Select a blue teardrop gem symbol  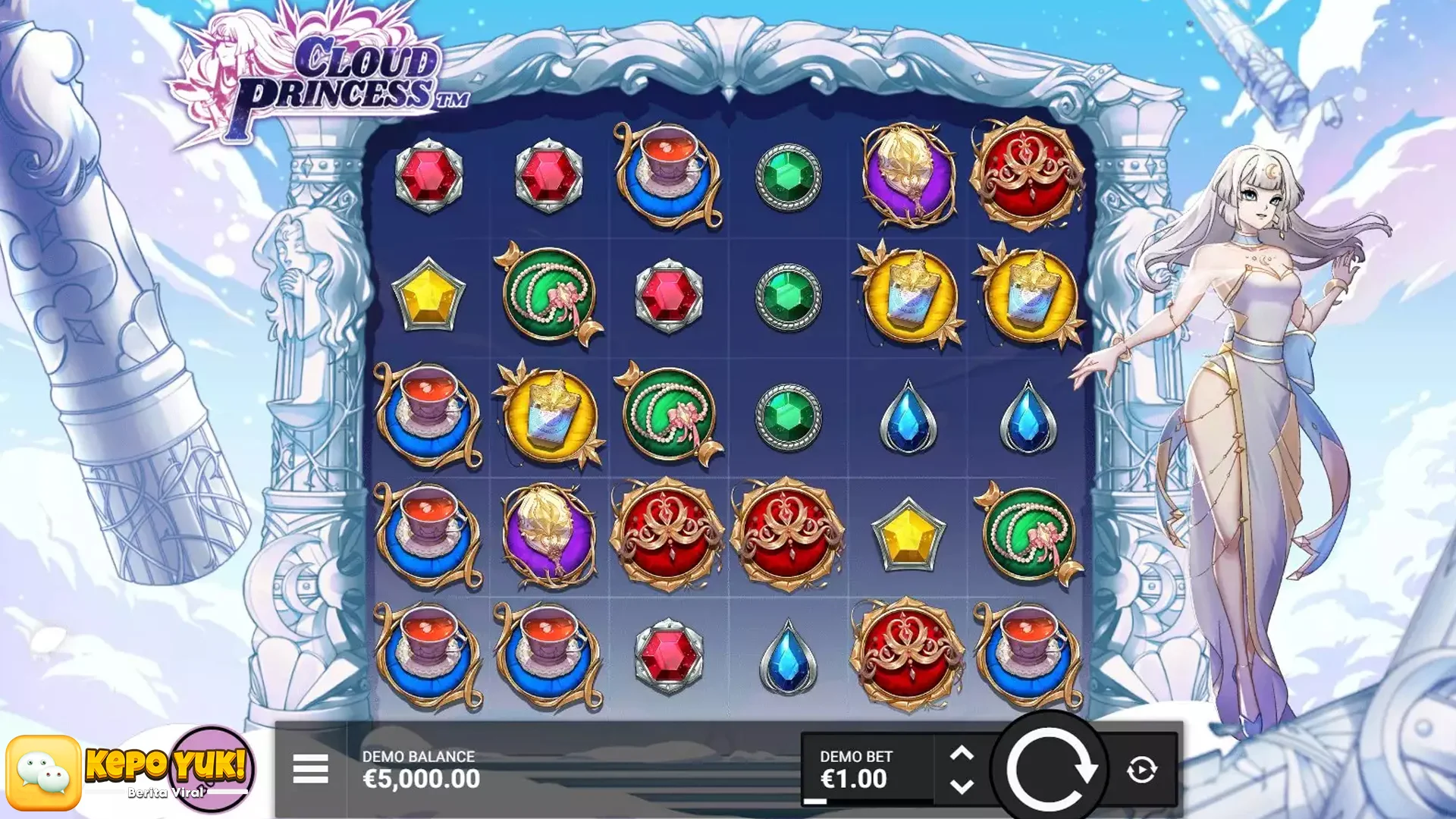[908, 416]
